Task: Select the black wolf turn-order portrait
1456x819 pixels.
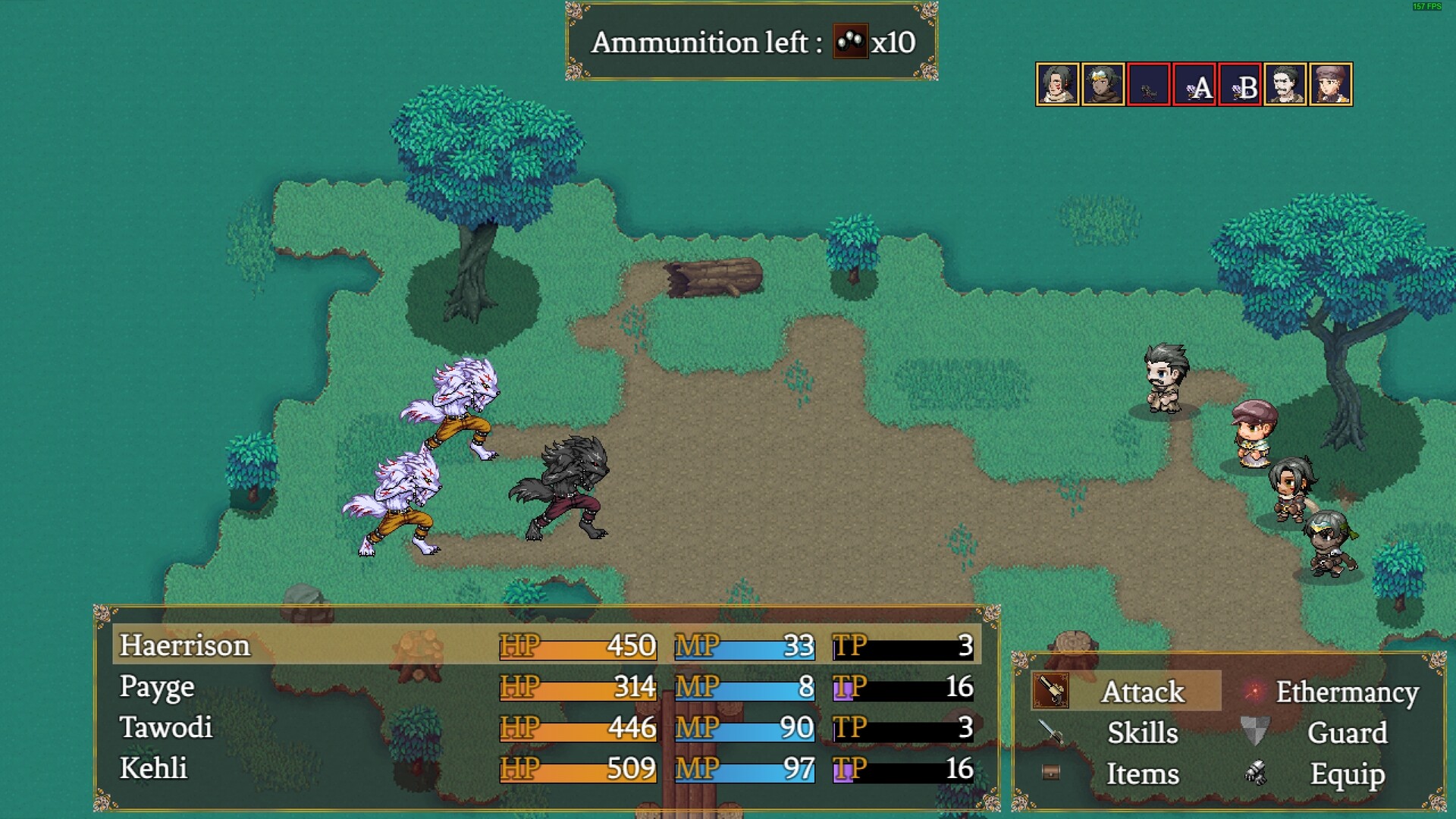Action: 1149,84
